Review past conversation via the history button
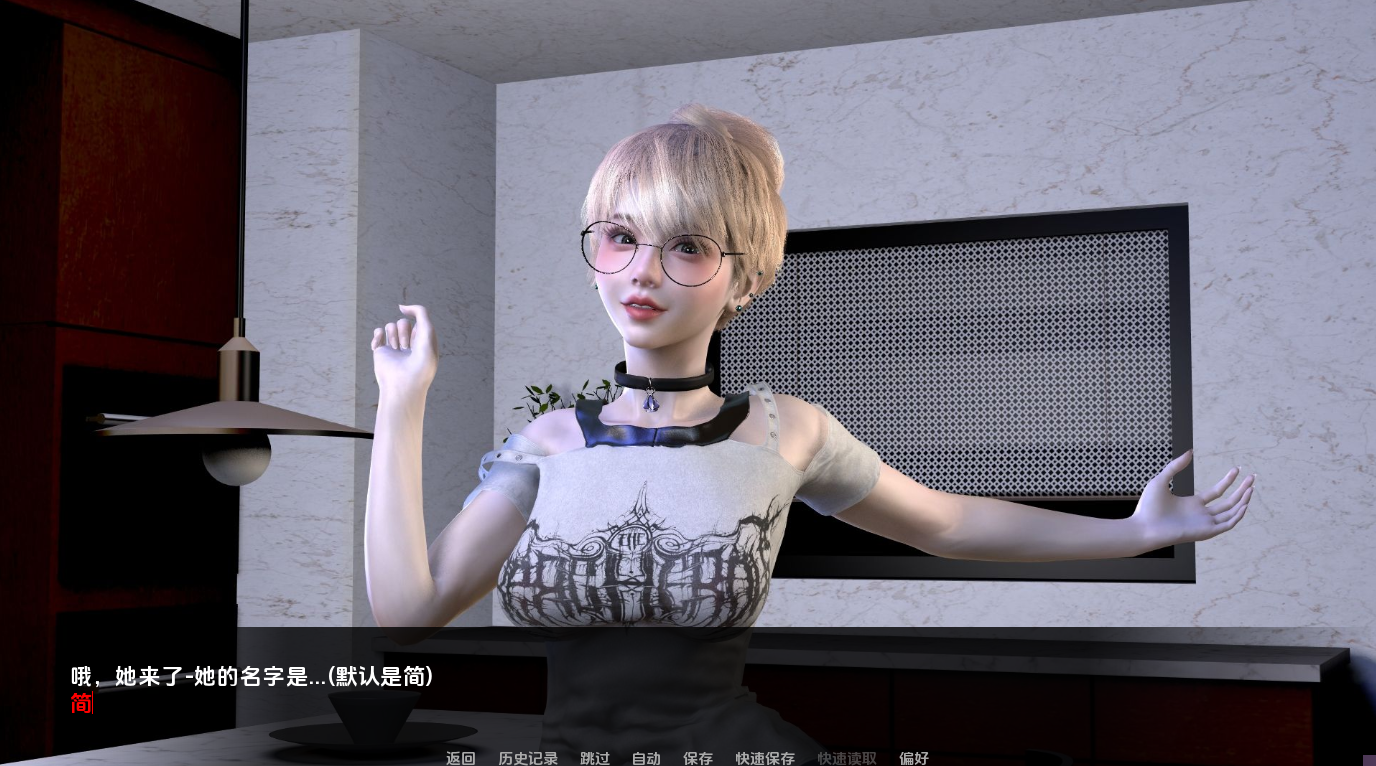Screen dimensions: 1376x766 (x=527, y=759)
